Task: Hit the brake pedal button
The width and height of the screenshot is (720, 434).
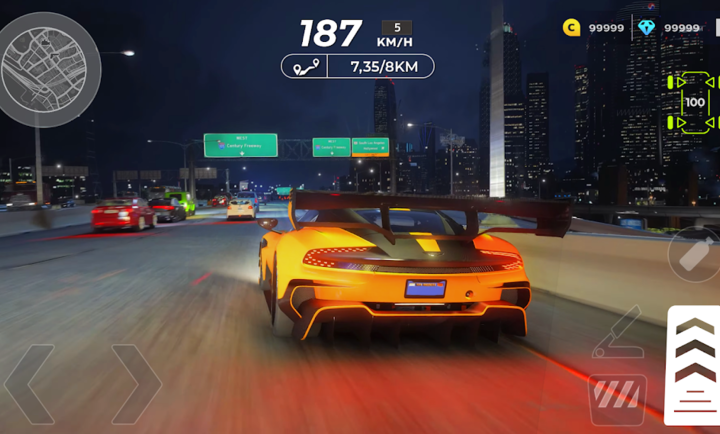Action: tap(617, 397)
